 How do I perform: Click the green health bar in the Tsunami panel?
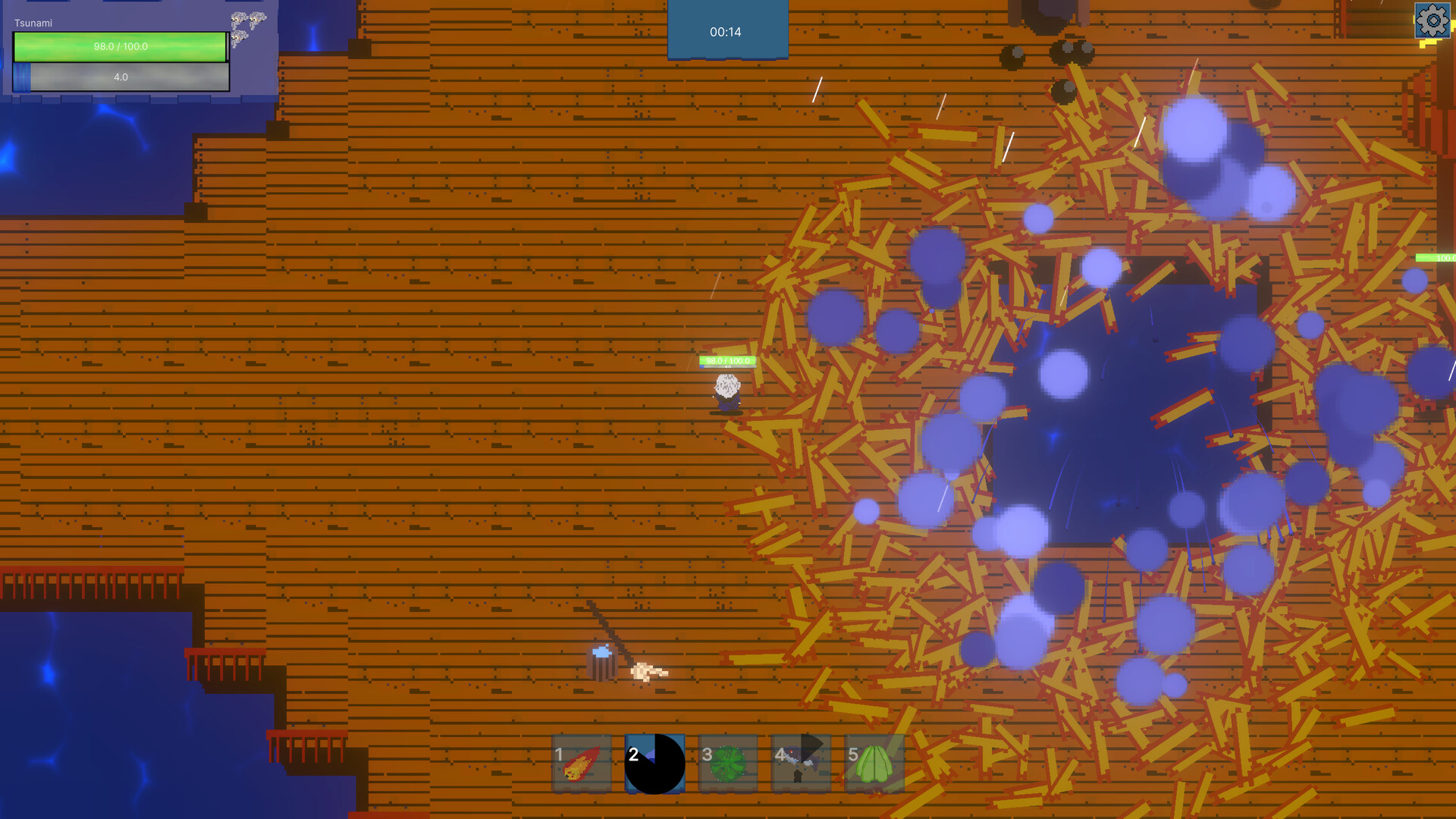[120, 46]
